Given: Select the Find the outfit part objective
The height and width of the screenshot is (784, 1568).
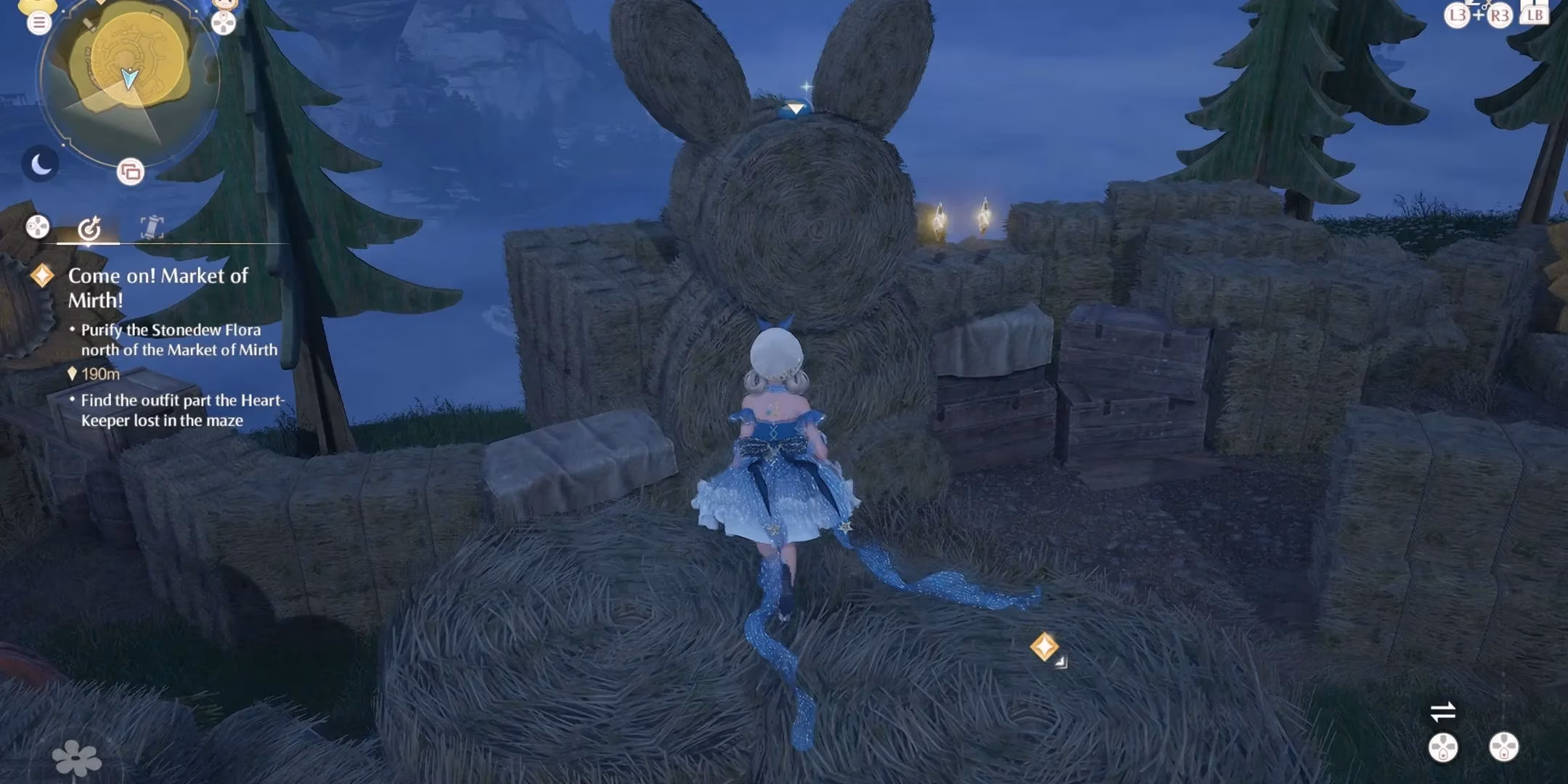Looking at the screenshot, I should point(181,410).
